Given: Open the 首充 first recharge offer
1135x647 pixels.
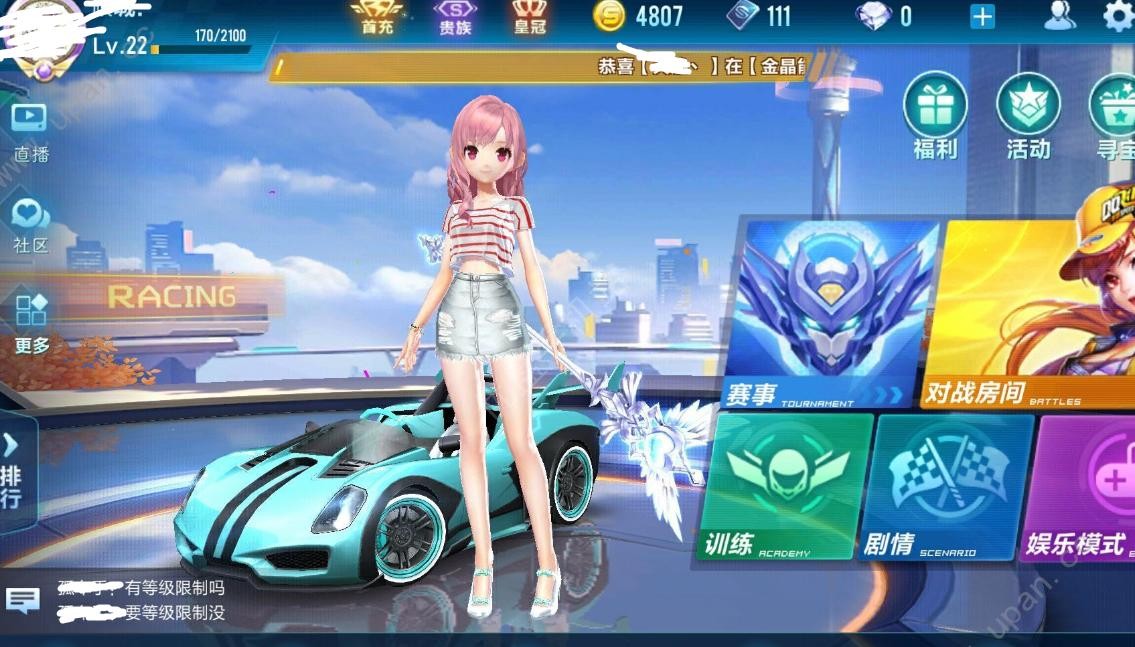Looking at the screenshot, I should pos(375,17).
